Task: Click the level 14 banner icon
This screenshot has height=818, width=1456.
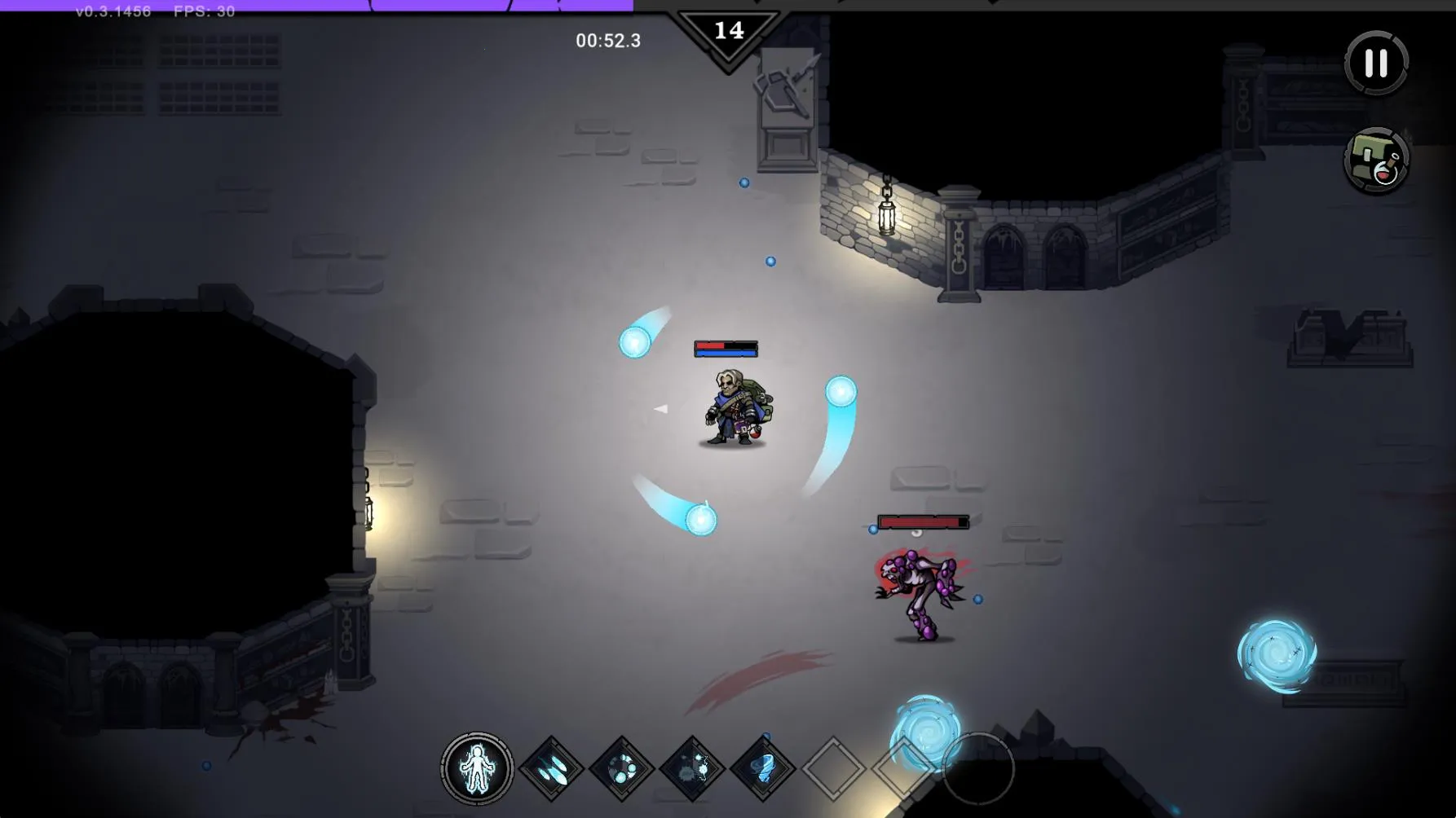Action: point(730,31)
